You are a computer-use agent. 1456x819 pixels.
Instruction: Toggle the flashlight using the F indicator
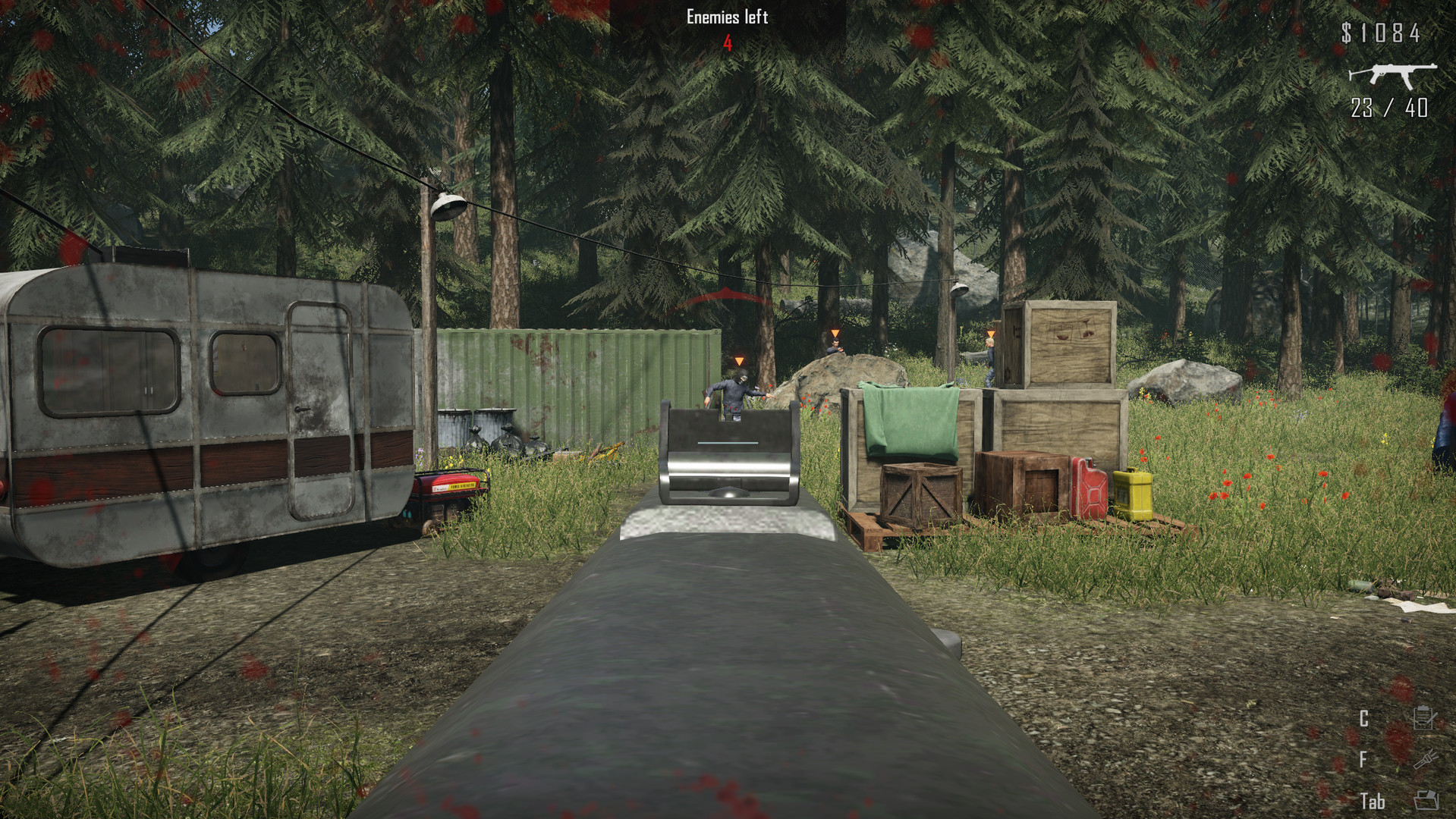1363,759
